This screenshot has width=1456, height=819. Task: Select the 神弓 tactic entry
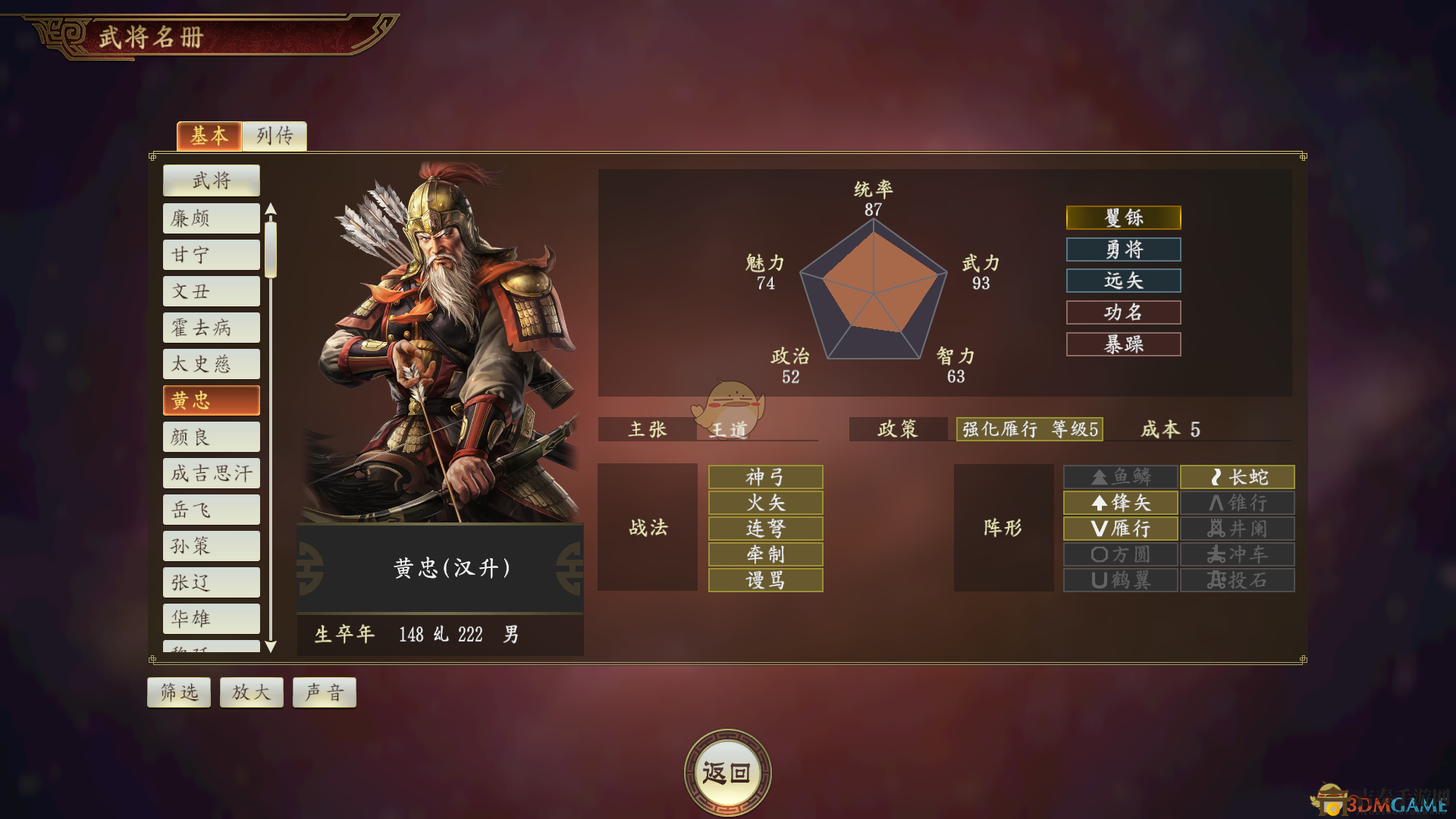[x=764, y=477]
